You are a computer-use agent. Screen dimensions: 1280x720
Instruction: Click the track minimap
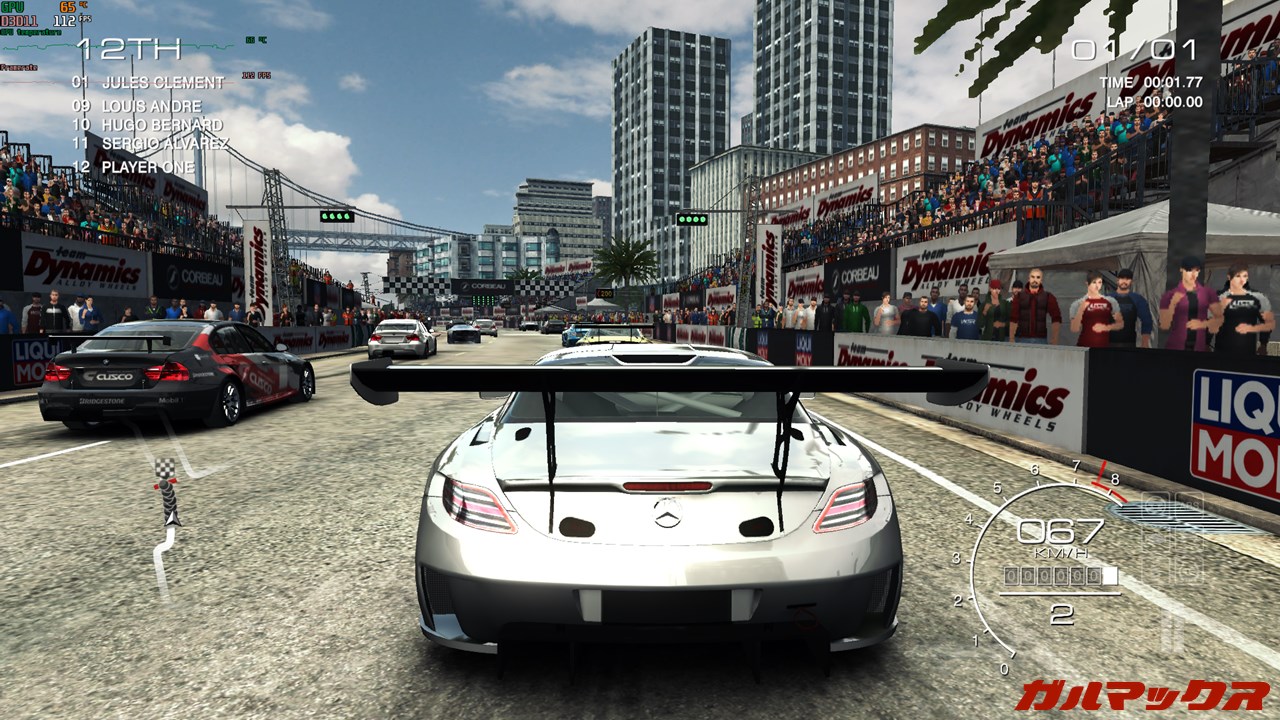coord(165,525)
